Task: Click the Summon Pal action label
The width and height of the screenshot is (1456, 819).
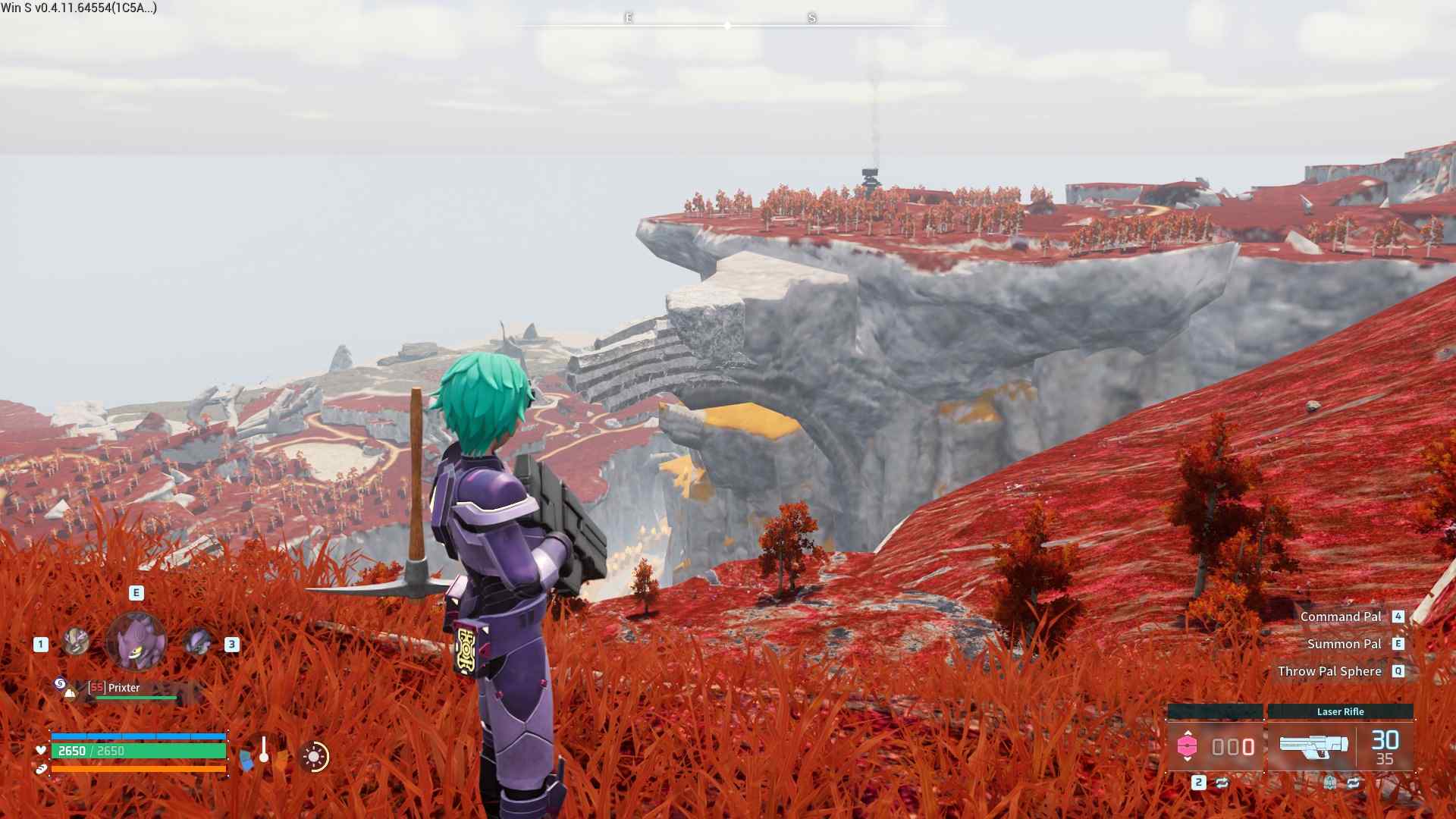Action: [1345, 643]
